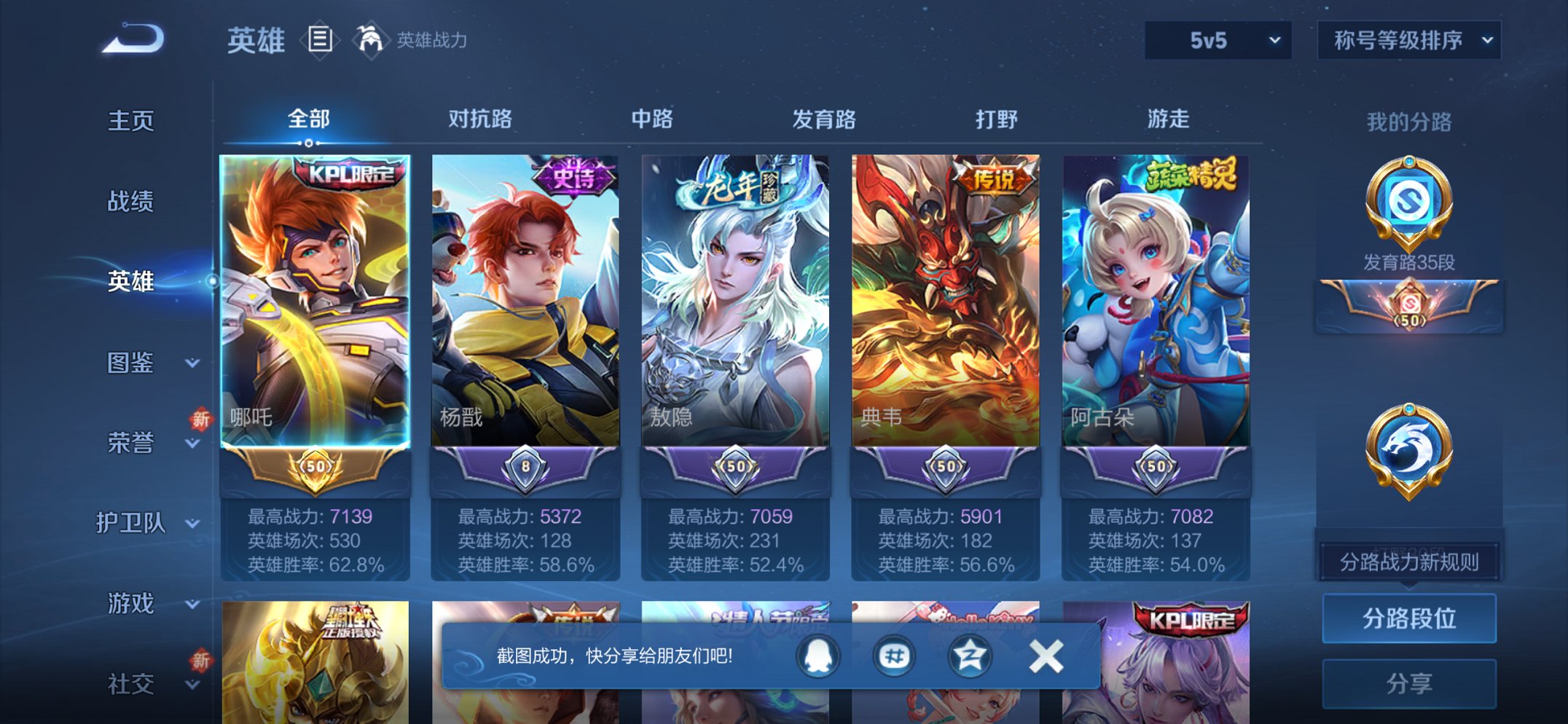Image resolution: width=1568 pixels, height=724 pixels.
Task: Open the hero list scroll icon beside 英雄 title
Action: (x=321, y=40)
